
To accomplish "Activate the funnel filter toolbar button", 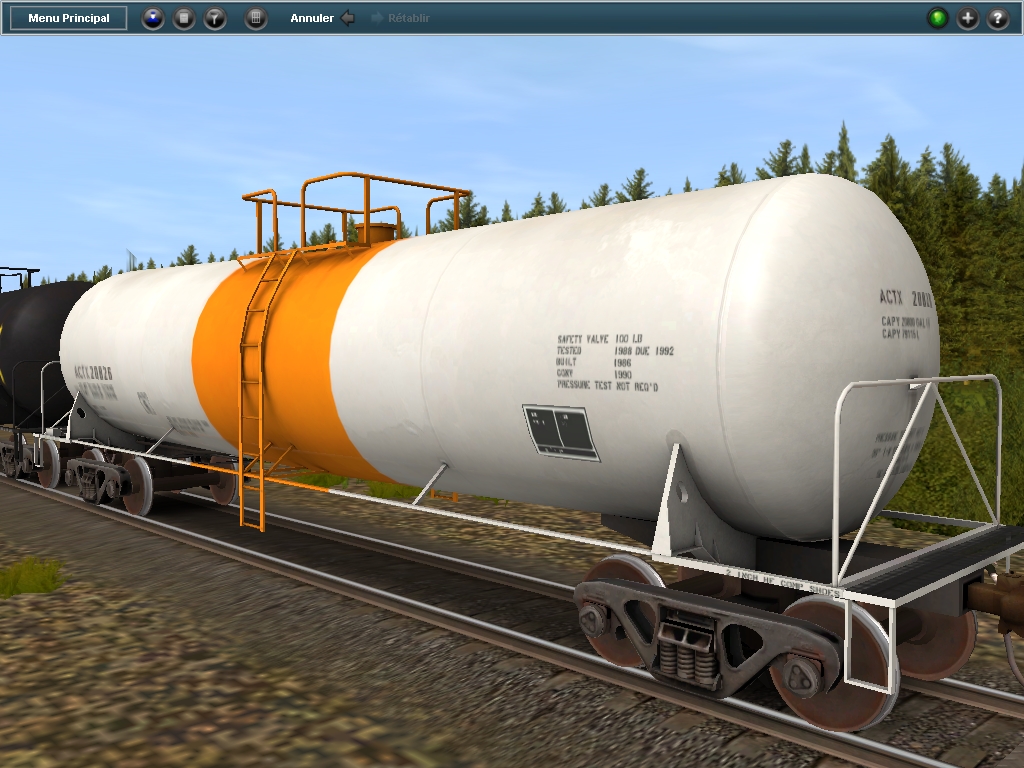I will point(215,18).
